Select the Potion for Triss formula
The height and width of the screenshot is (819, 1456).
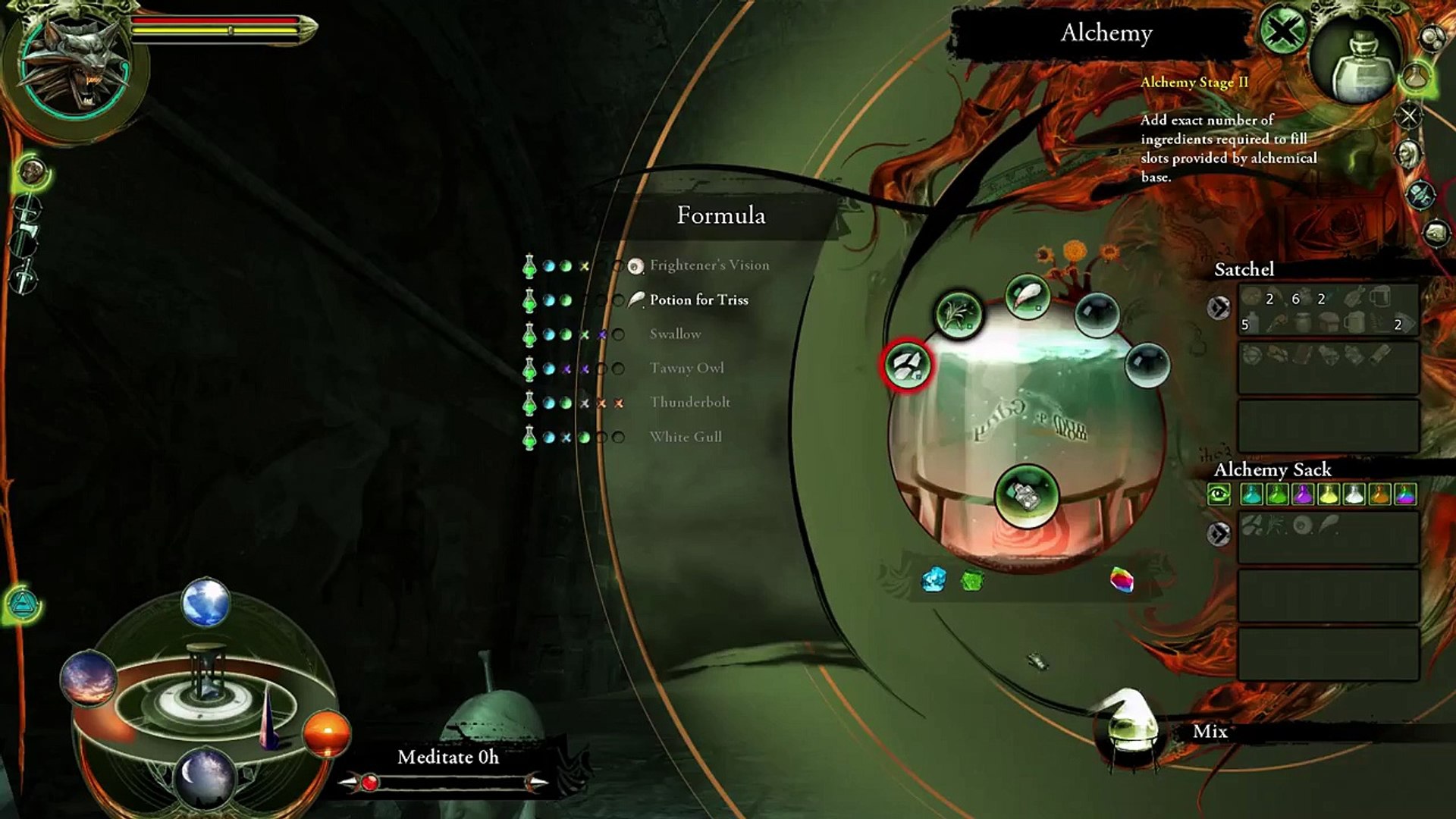point(698,300)
